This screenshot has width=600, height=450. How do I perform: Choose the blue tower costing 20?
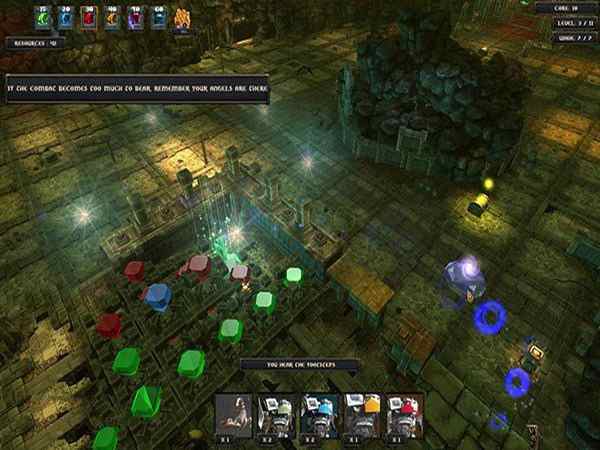65,18
